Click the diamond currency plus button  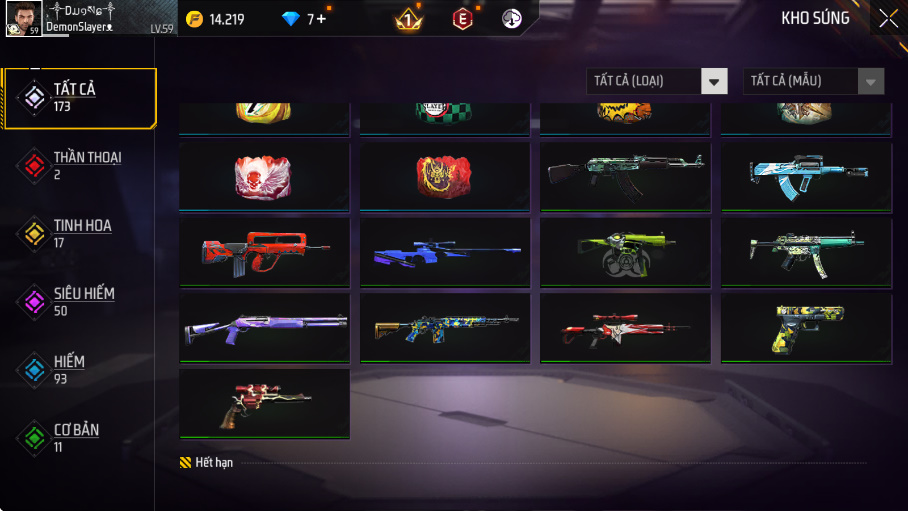click(x=320, y=19)
